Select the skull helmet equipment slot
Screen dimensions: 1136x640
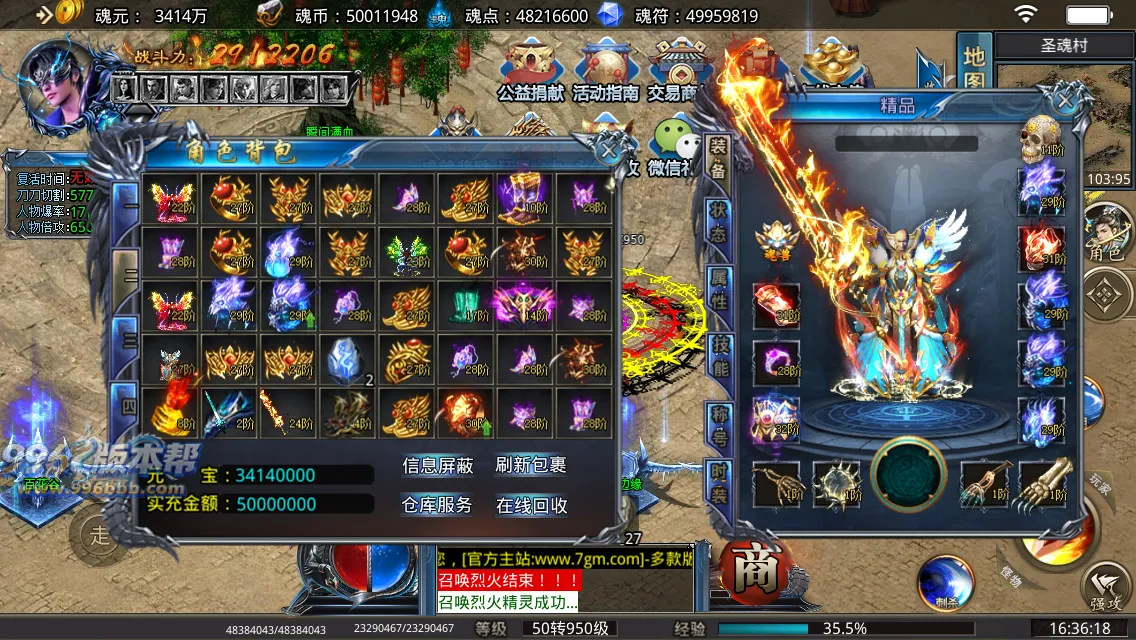[1040, 140]
